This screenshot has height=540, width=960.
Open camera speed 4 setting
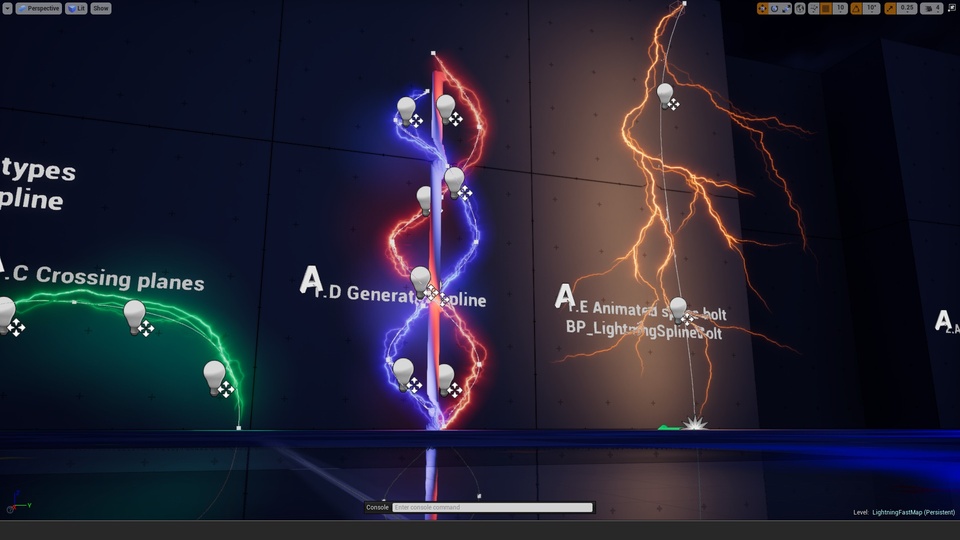931,8
